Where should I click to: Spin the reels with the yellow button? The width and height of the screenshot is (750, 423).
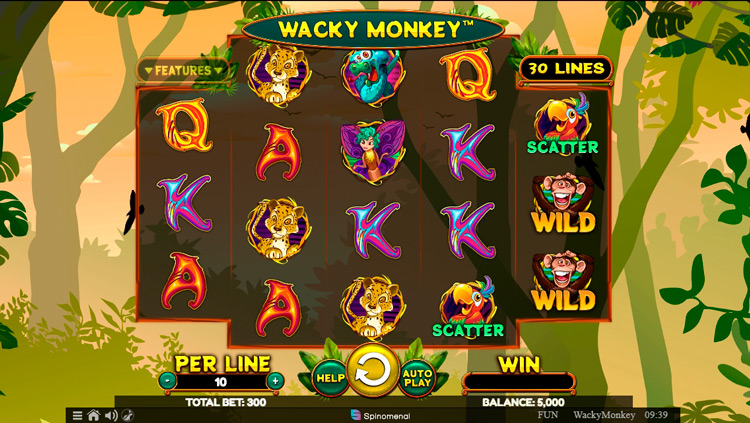[373, 372]
